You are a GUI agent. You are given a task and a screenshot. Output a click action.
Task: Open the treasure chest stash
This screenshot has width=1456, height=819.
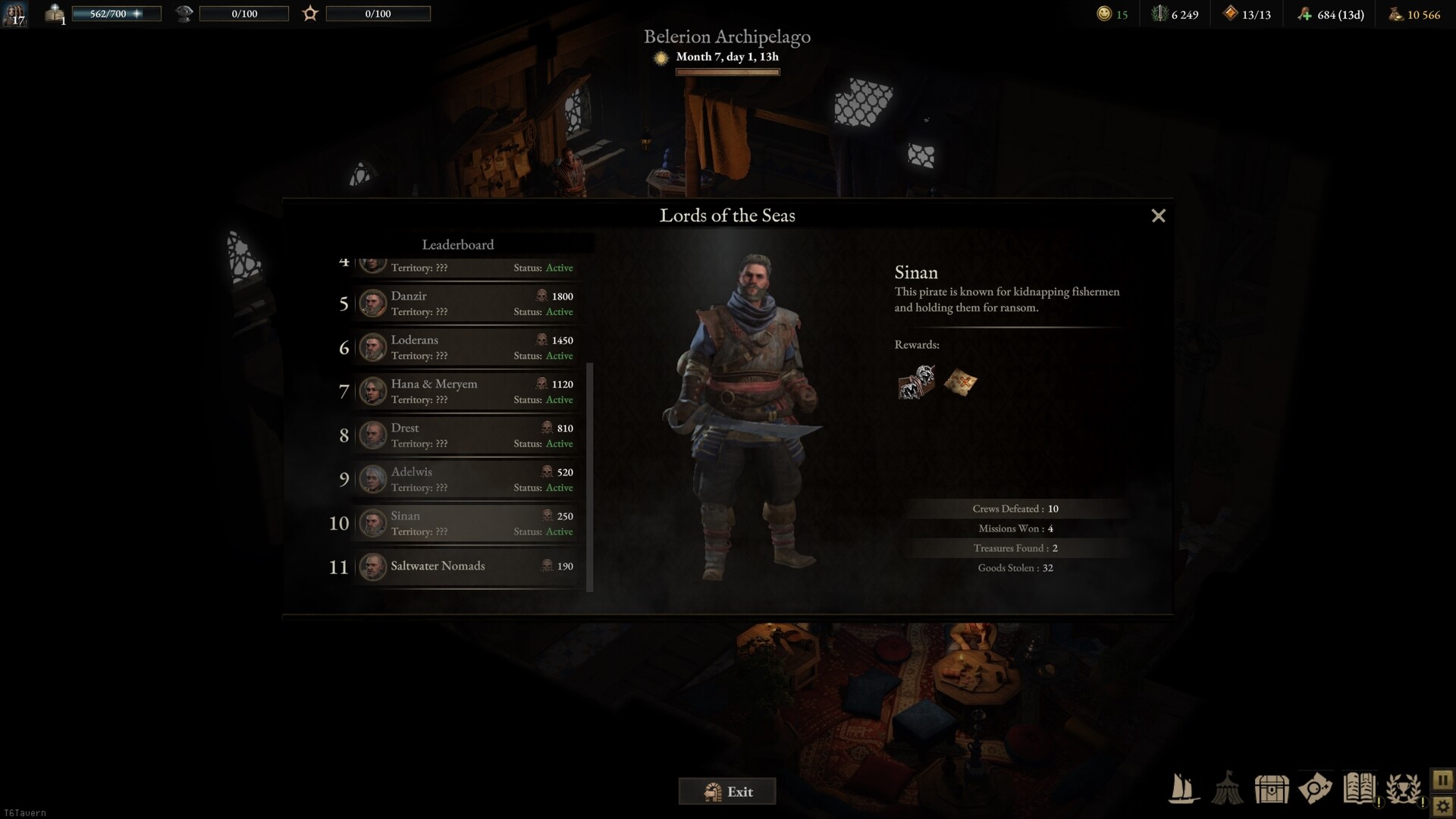pos(1272,789)
